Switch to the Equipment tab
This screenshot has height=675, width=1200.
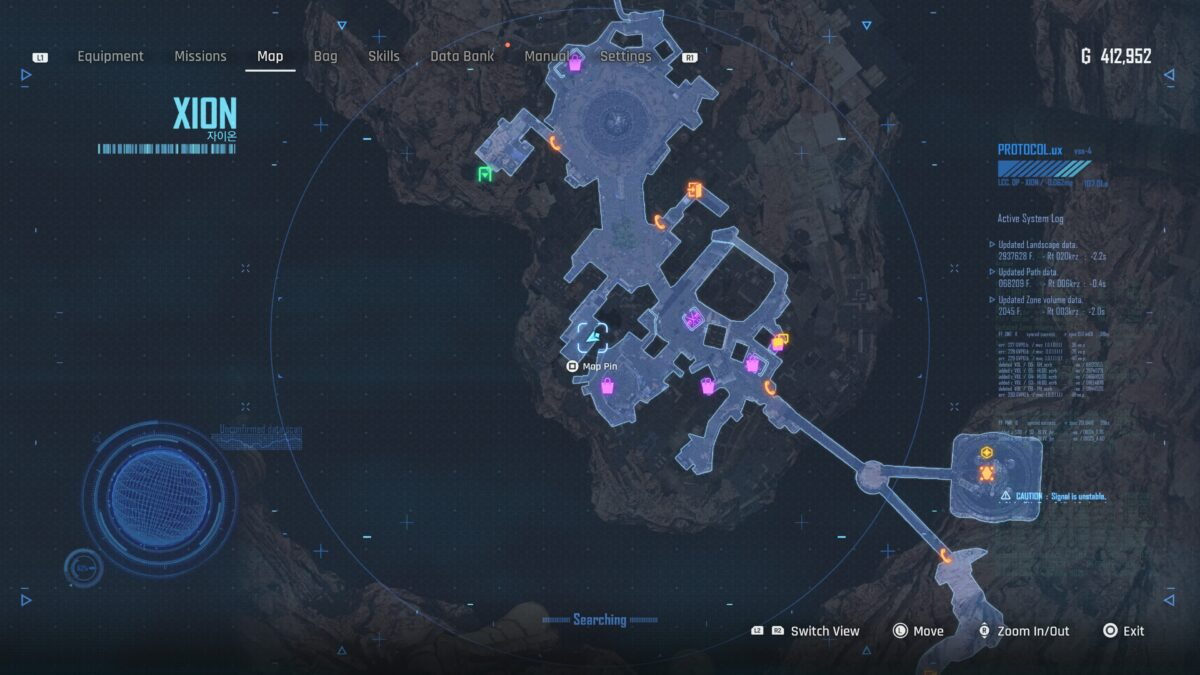point(110,57)
